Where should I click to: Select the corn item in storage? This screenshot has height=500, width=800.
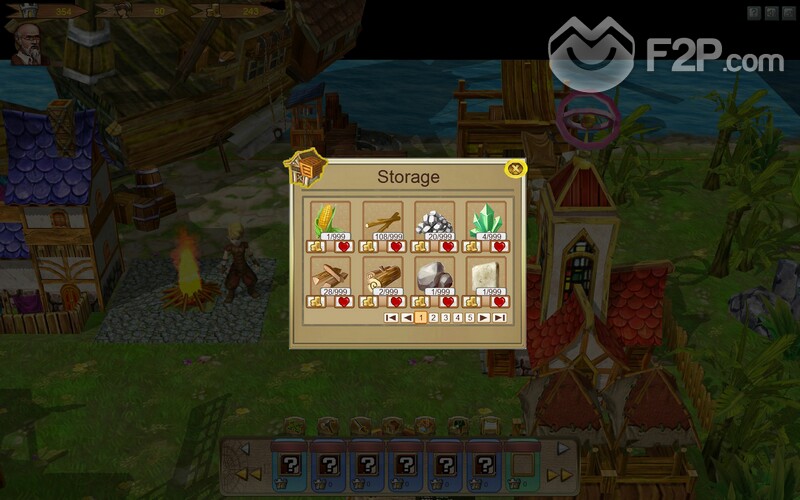click(x=329, y=220)
